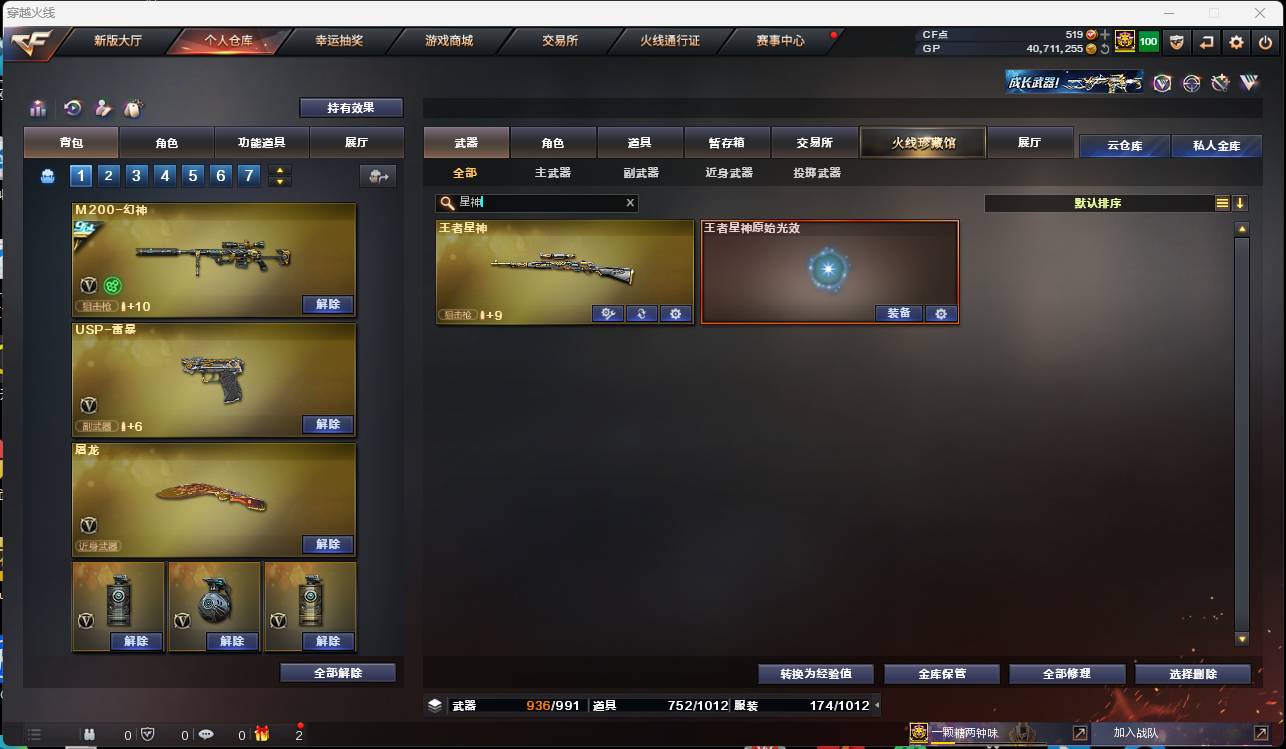The image size is (1286, 749).
Task: Open the 副武器 weapon category tab
Action: click(x=638, y=172)
